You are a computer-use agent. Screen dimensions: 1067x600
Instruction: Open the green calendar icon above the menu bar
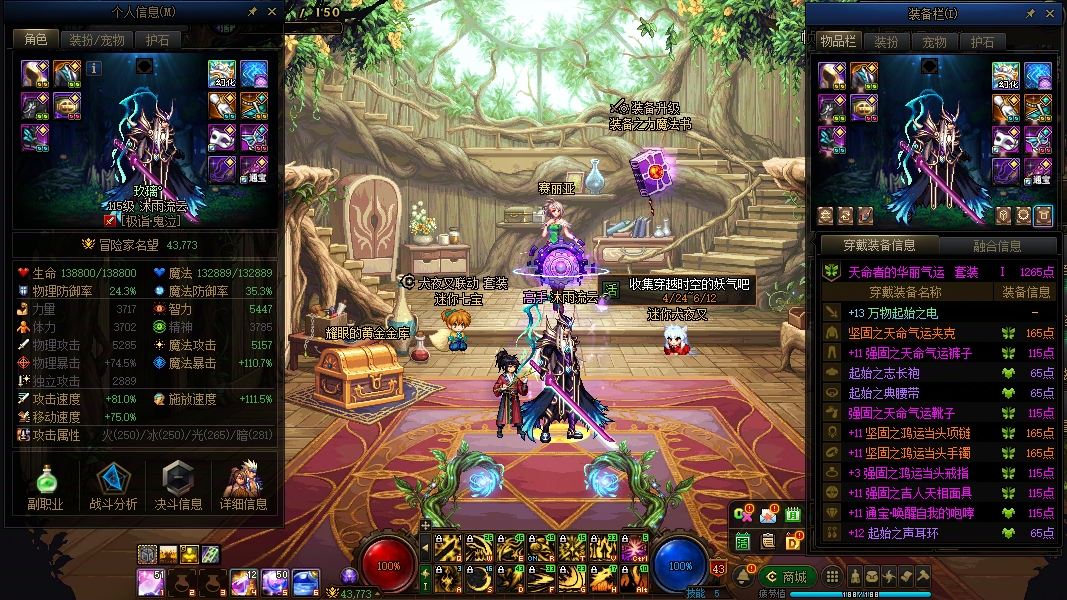pyautogui.click(x=793, y=515)
